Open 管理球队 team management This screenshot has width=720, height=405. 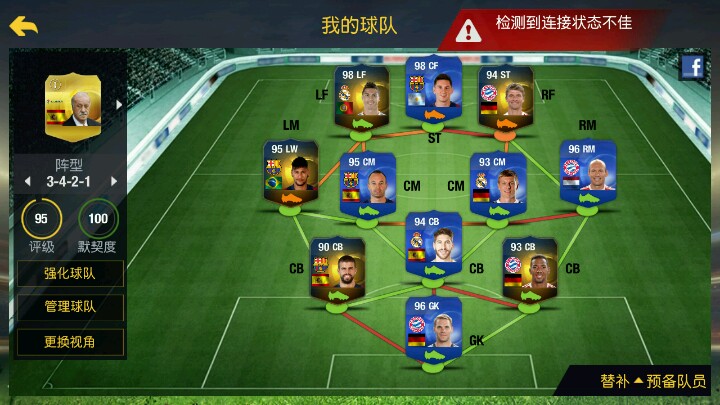(70, 307)
